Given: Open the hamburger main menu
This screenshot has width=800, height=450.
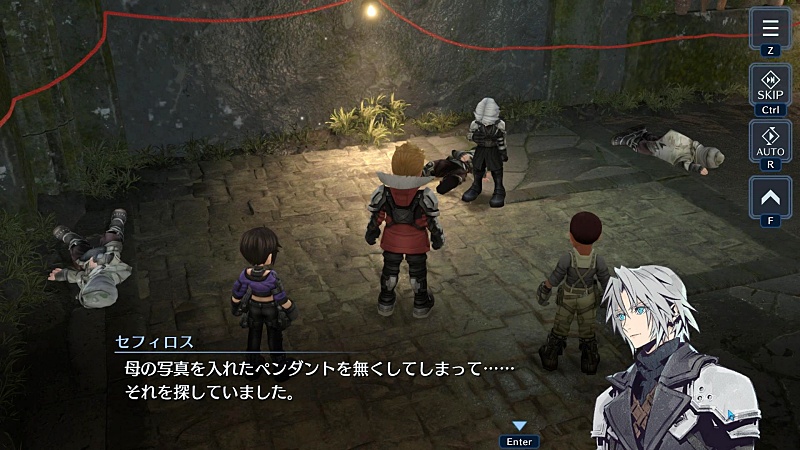Looking at the screenshot, I should coord(770,26).
